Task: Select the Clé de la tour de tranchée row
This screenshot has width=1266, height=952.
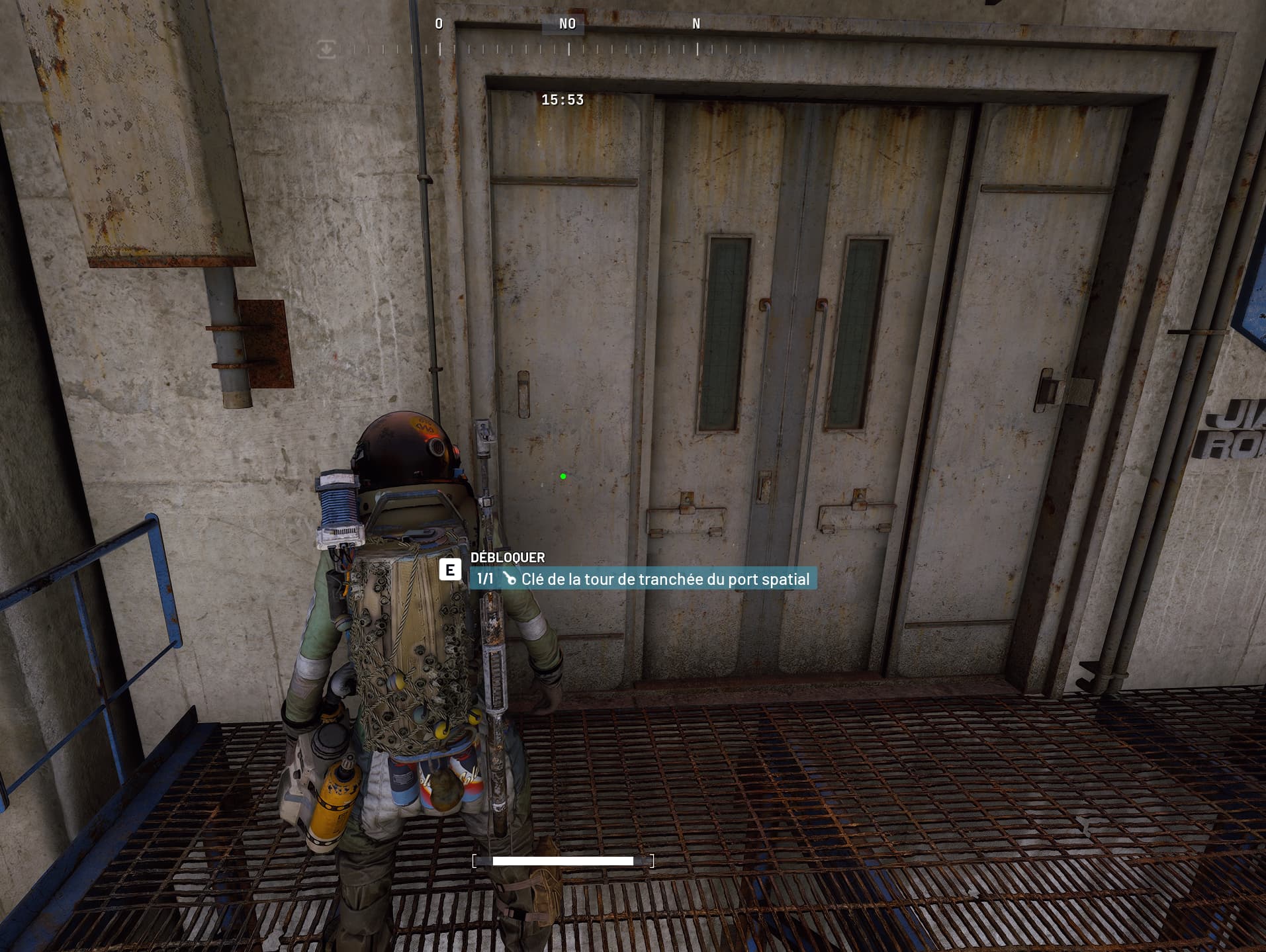Action: point(643,579)
